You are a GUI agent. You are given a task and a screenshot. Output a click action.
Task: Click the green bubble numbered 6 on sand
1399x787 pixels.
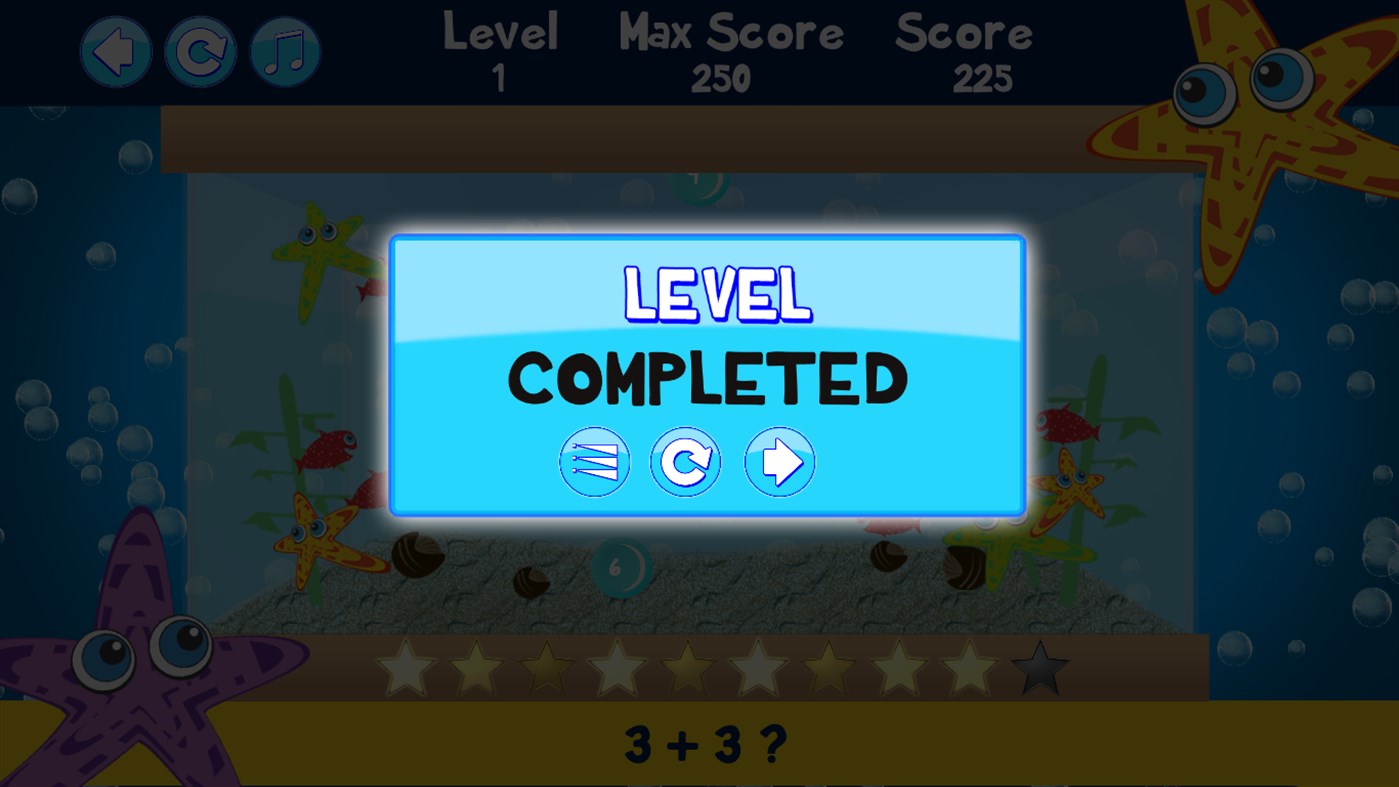click(x=624, y=566)
